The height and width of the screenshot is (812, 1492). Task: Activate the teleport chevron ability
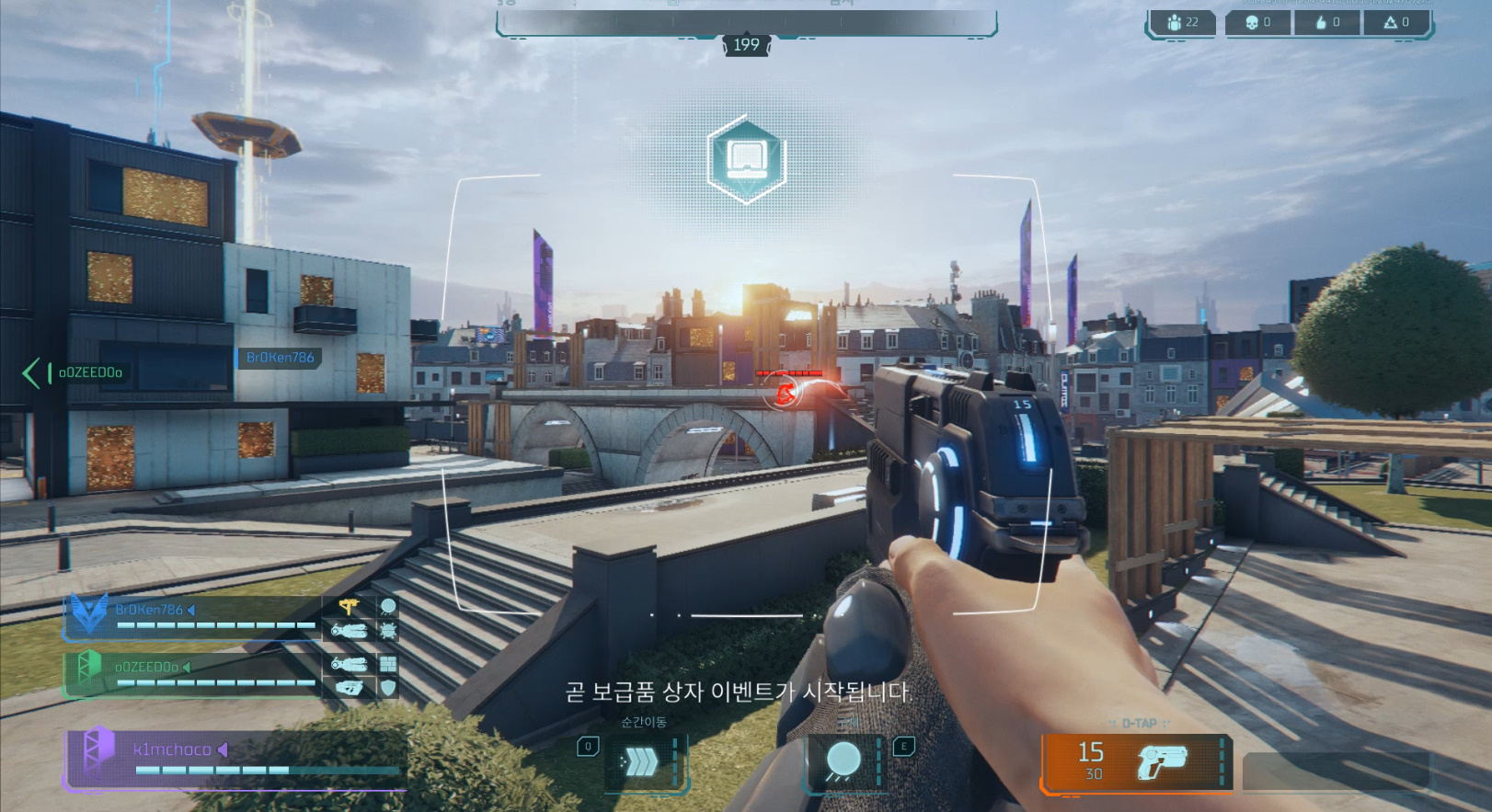(x=641, y=761)
